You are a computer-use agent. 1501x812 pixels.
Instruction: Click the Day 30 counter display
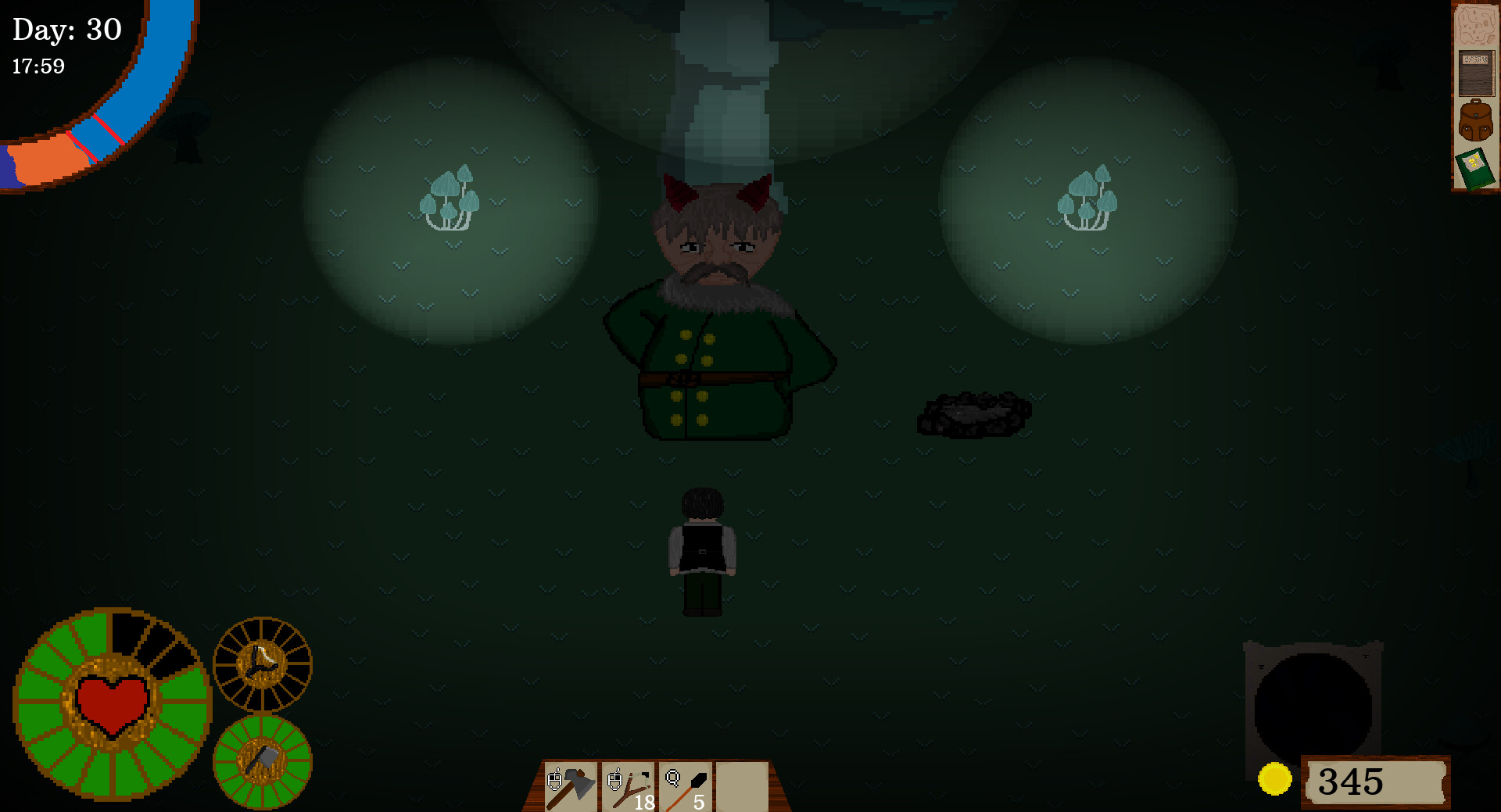tap(66, 30)
